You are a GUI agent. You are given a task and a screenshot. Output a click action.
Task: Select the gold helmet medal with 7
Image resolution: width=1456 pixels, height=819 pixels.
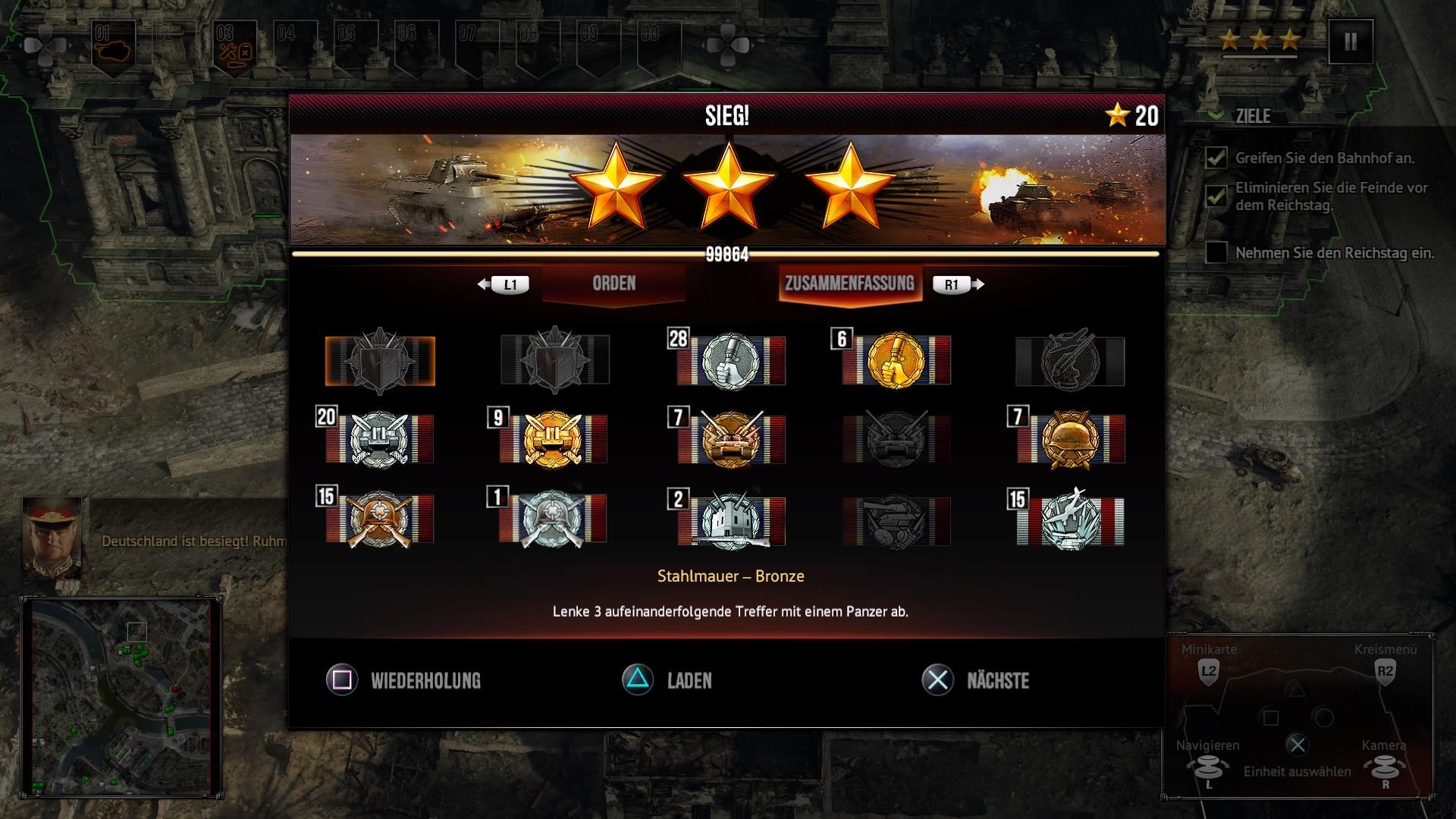[x=1070, y=440]
